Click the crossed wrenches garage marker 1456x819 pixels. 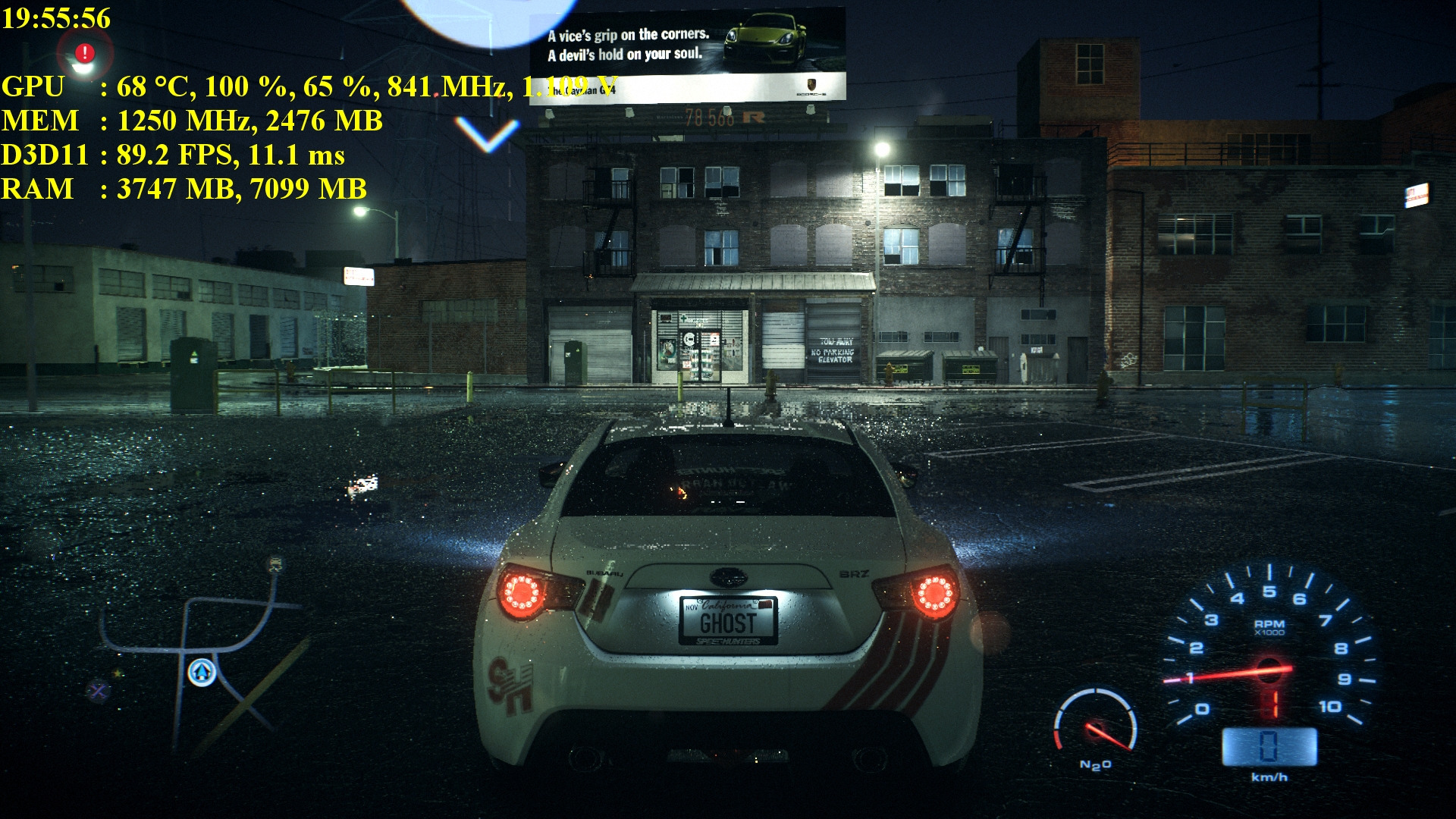click(98, 690)
